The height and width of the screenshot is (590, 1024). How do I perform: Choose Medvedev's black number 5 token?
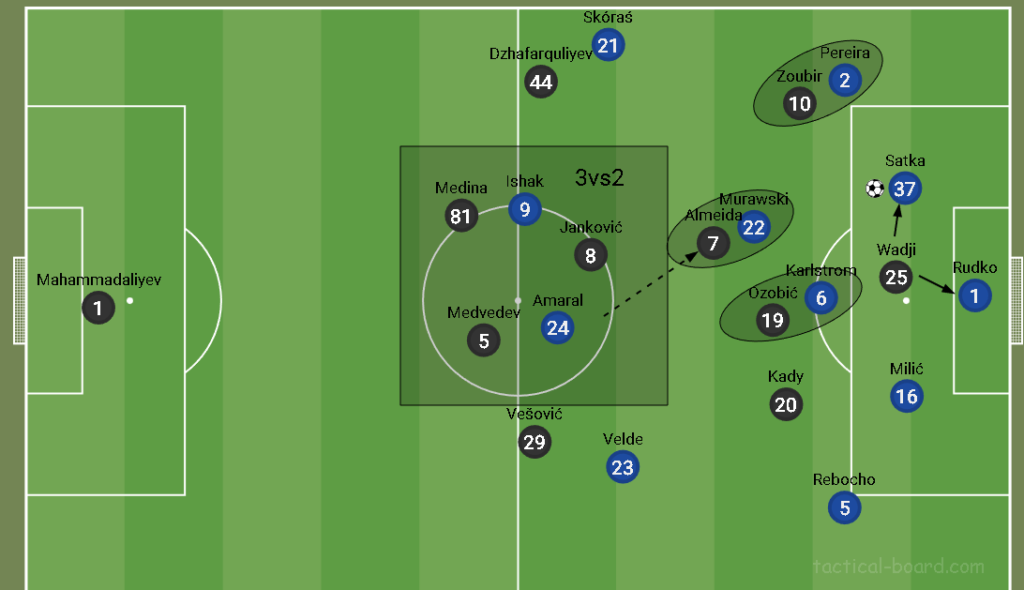click(484, 340)
